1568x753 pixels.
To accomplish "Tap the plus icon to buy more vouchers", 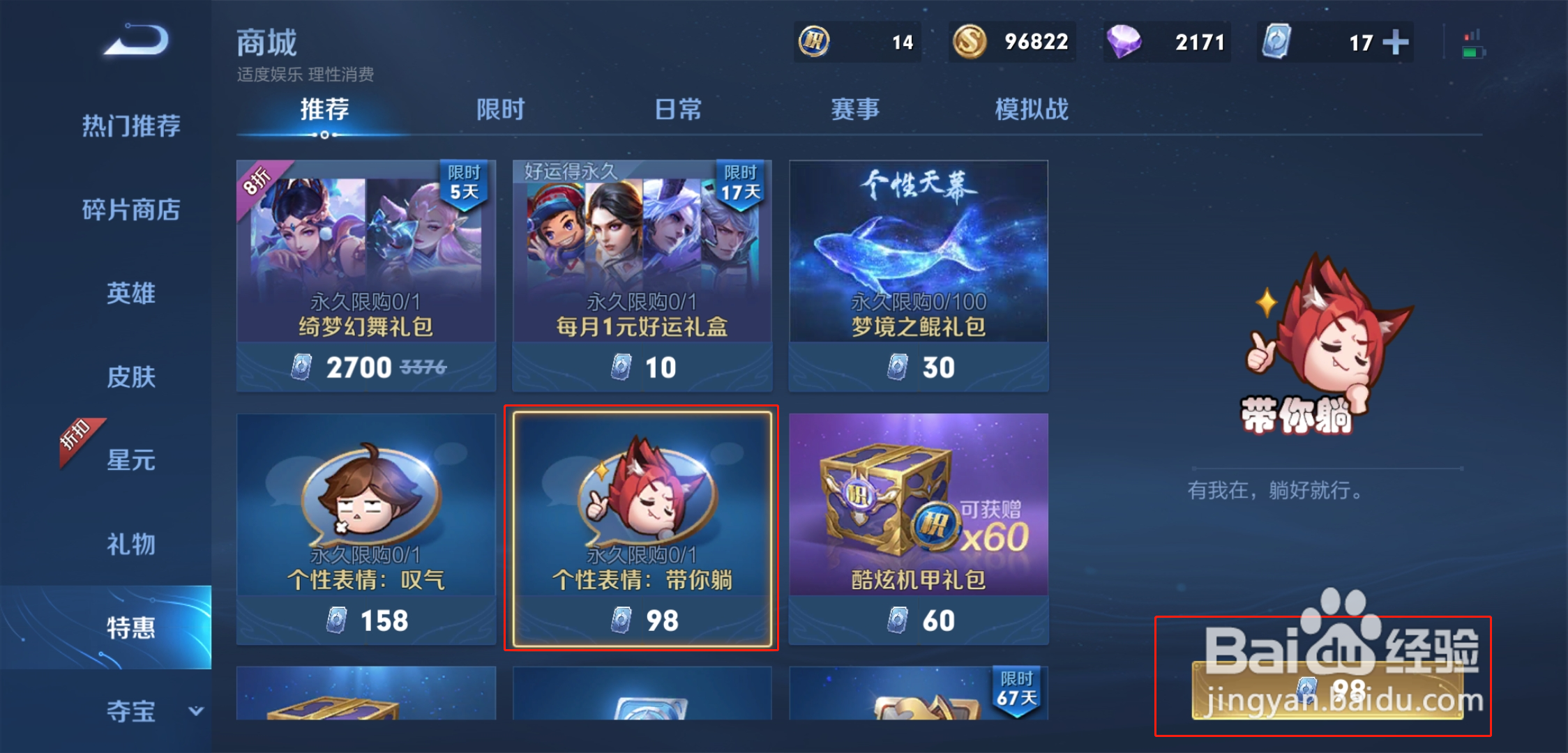I will click(x=1396, y=43).
